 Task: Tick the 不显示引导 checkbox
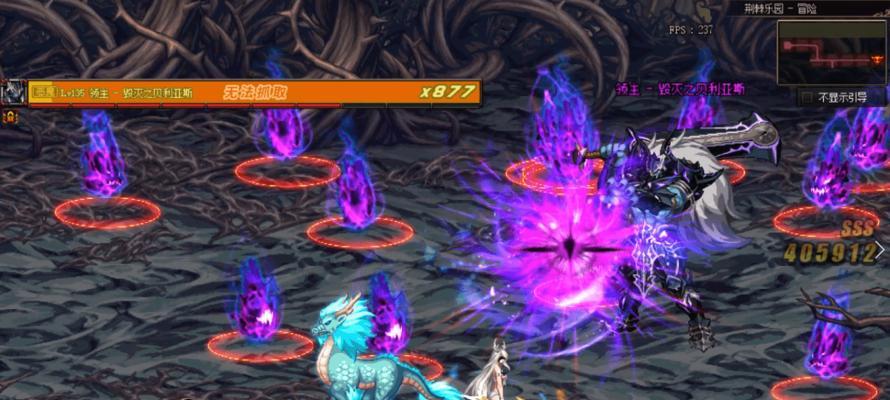point(807,98)
